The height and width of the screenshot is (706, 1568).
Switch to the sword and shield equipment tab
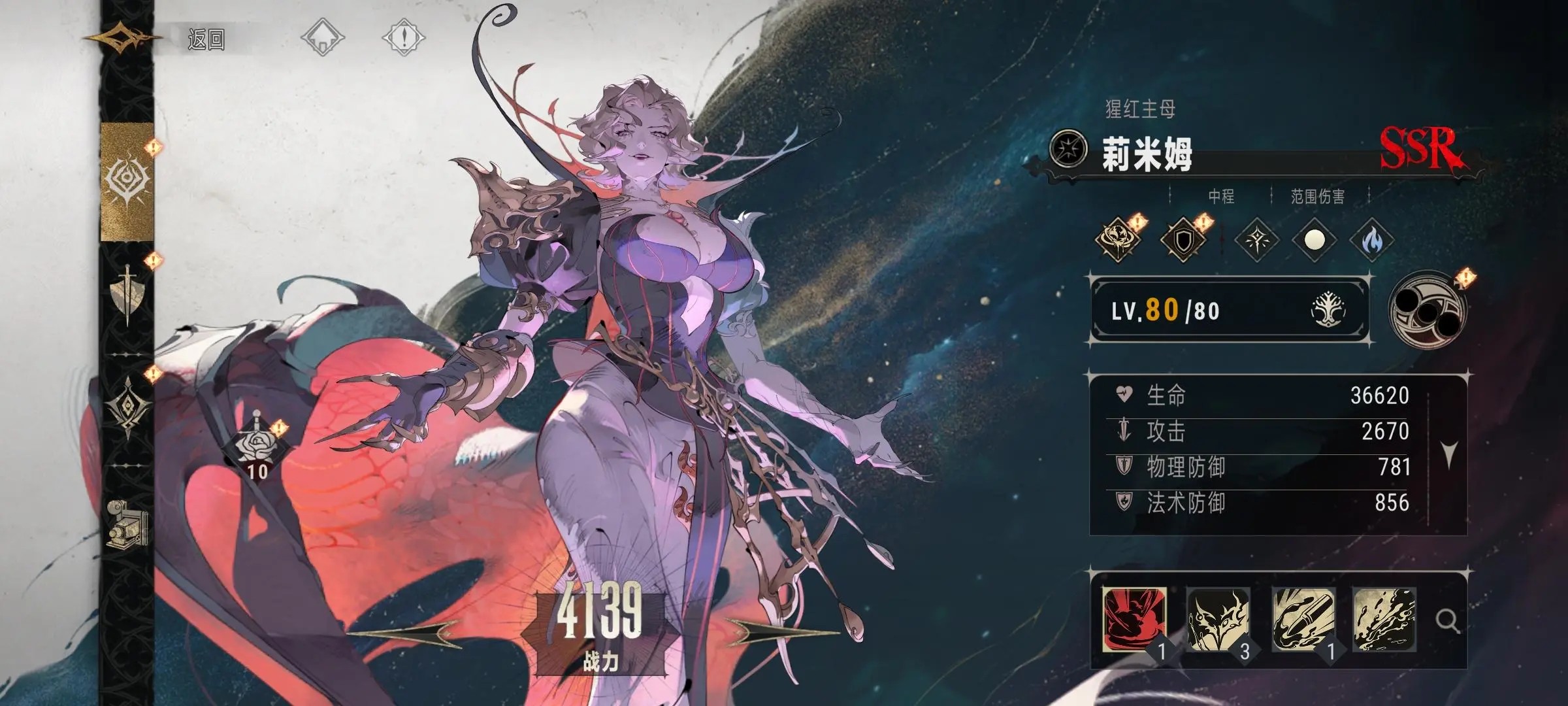tap(127, 292)
